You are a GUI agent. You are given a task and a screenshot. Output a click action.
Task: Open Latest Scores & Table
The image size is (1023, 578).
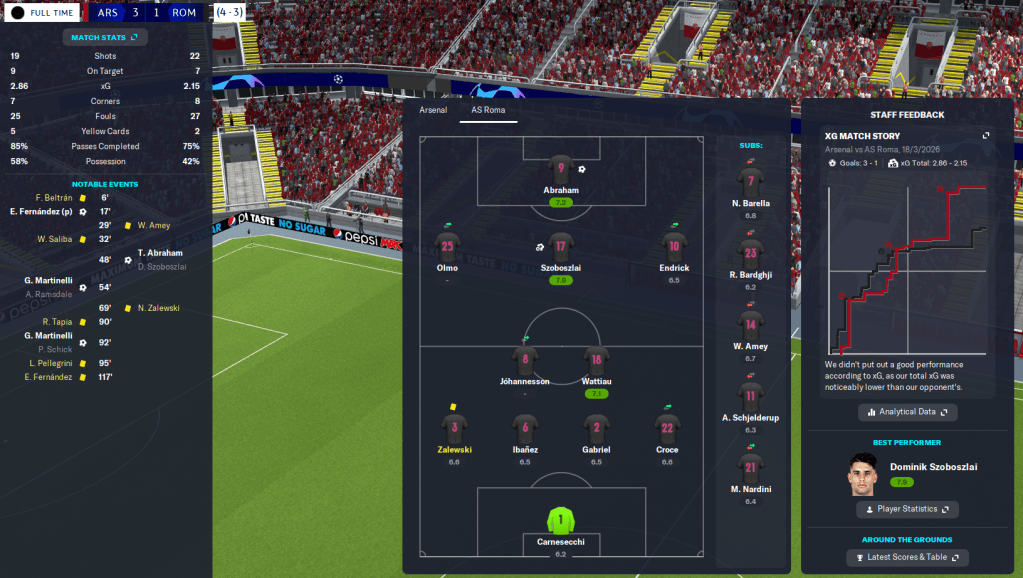pyautogui.click(x=908, y=557)
